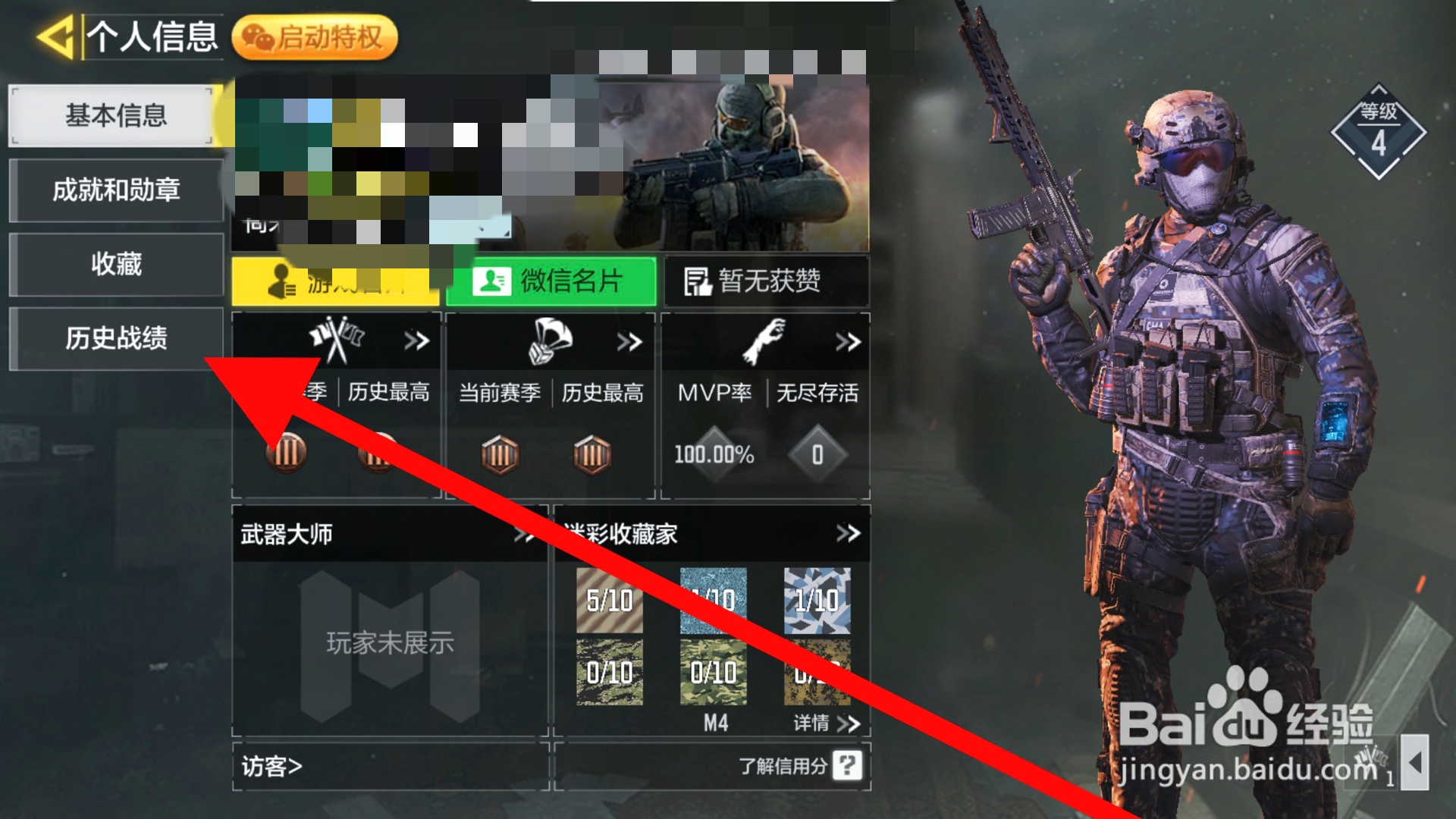Image resolution: width=1456 pixels, height=819 pixels.
Task: Select the 收藏 sidebar tab
Action: click(x=115, y=264)
